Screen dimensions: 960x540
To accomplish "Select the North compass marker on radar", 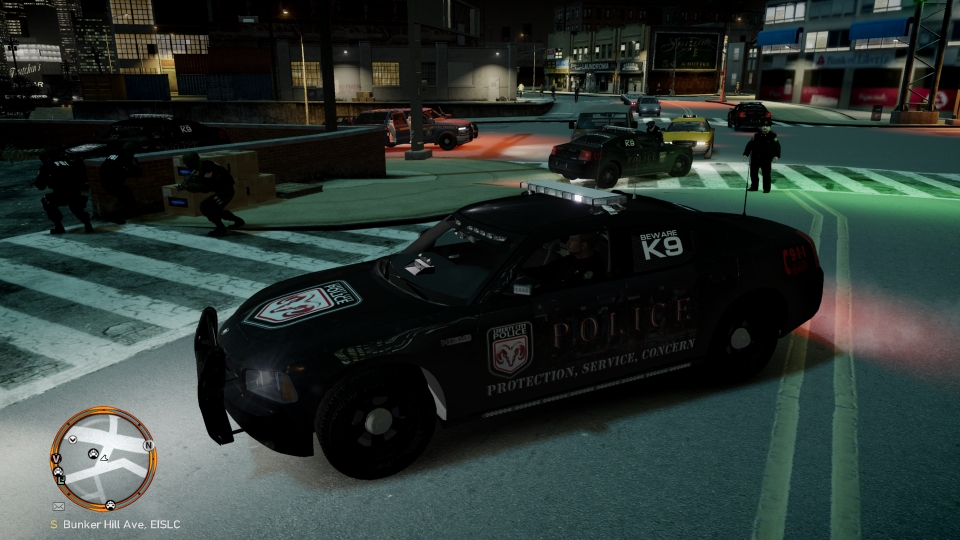I will pos(147,445).
